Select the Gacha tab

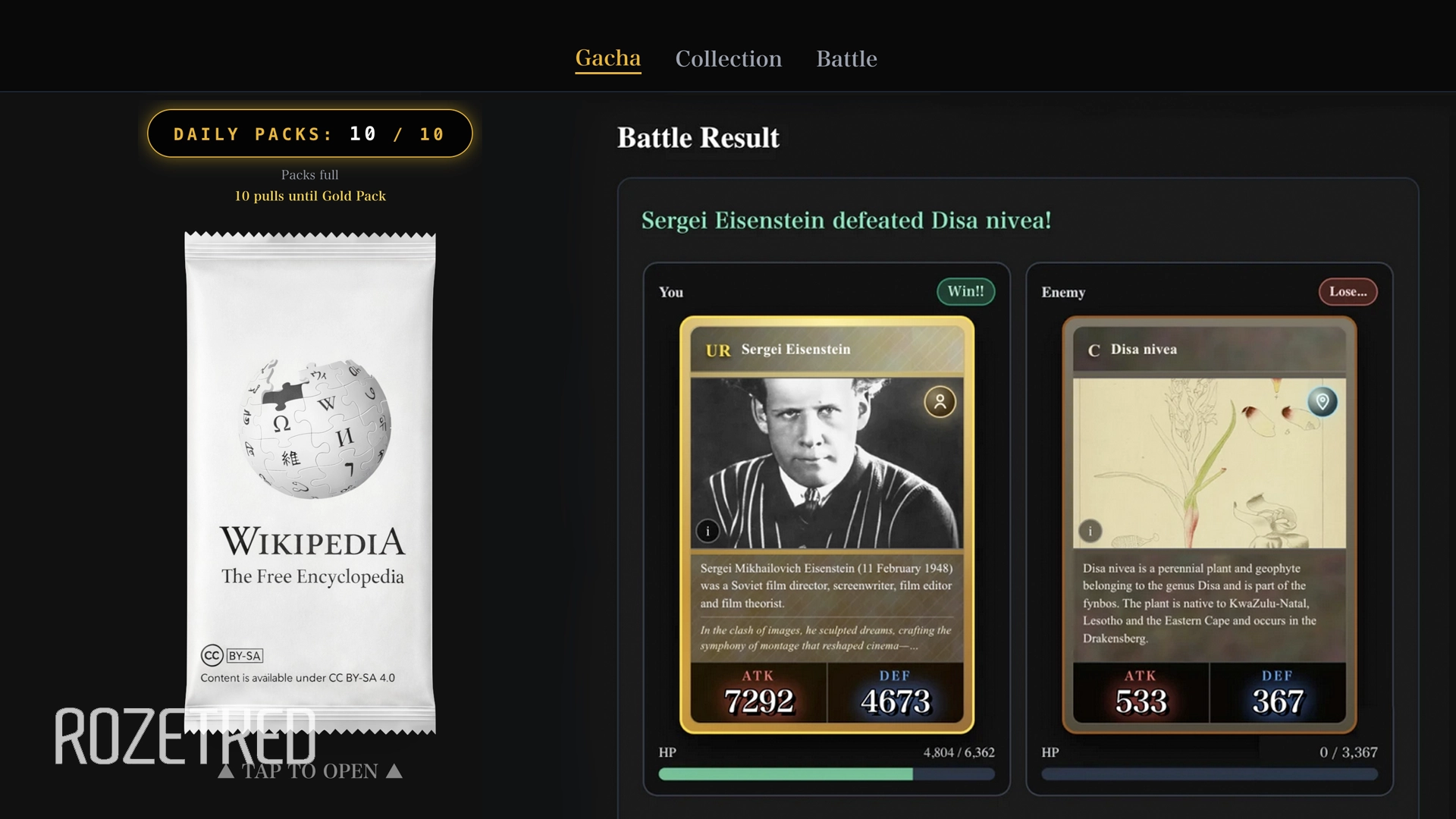[608, 58]
